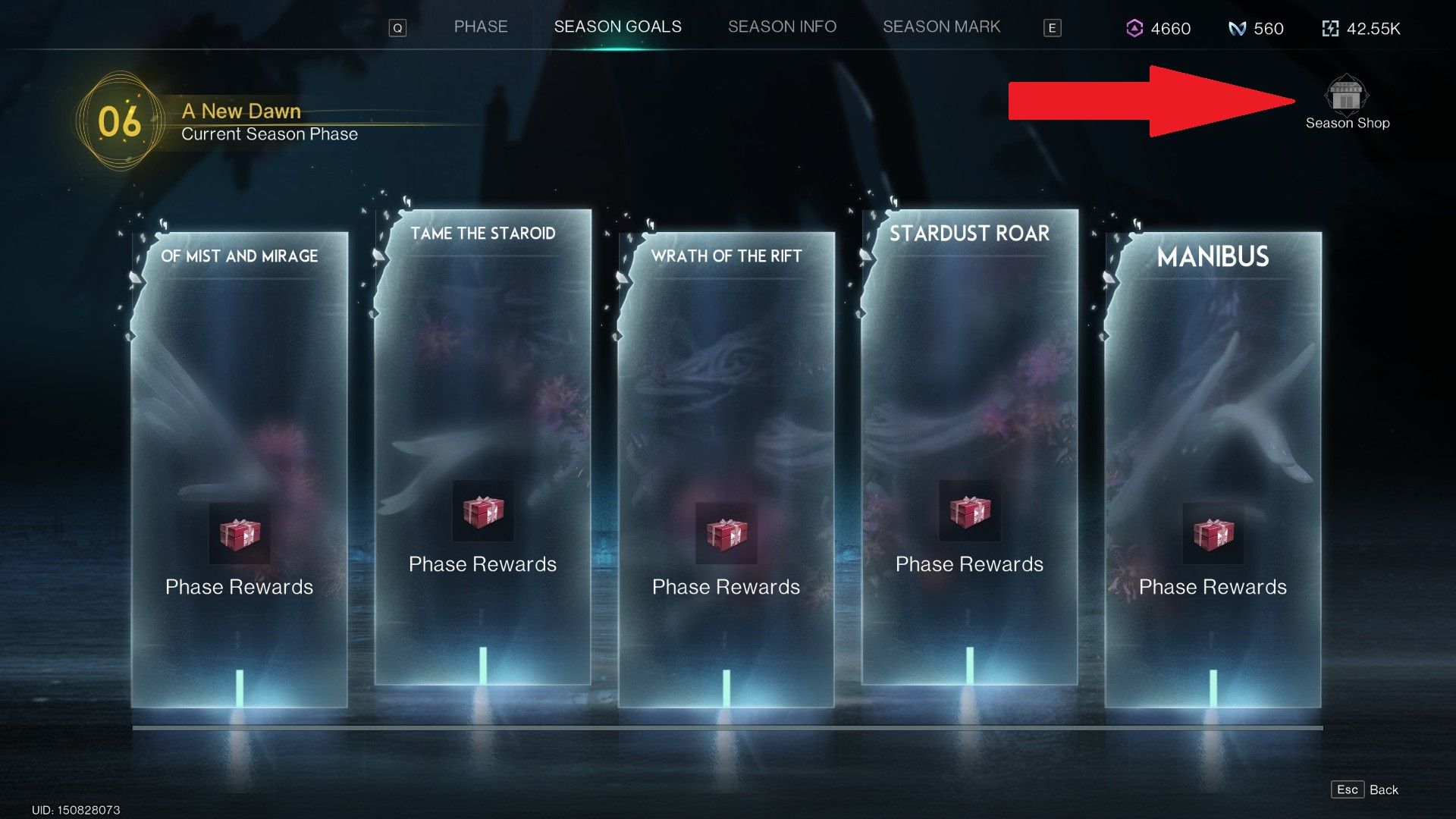Select the SEASON GOALS tab
This screenshot has height=819, width=1456.
tap(618, 27)
